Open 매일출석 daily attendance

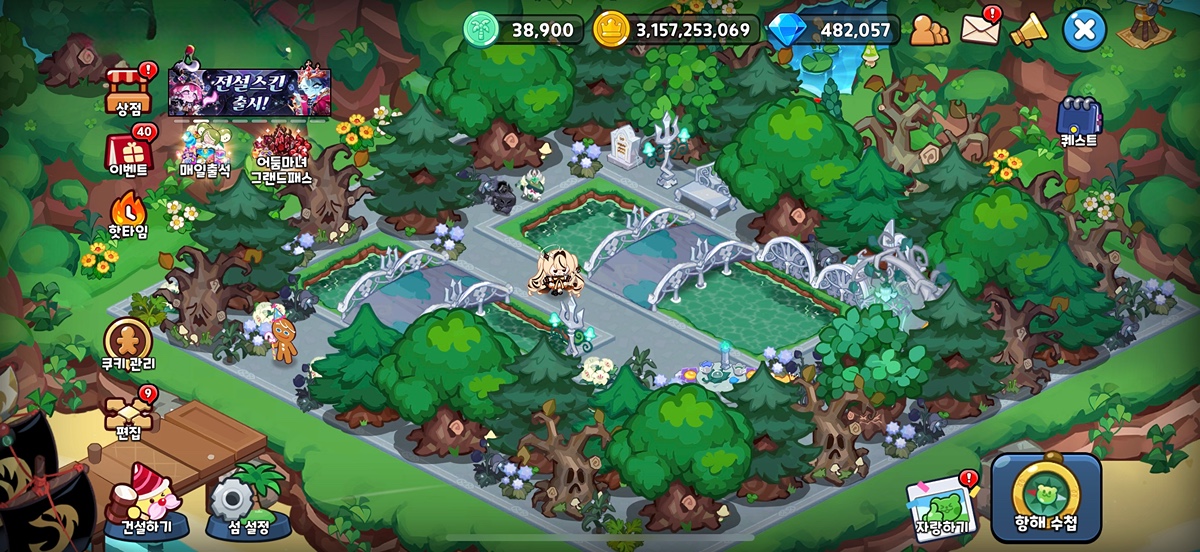coord(205,152)
